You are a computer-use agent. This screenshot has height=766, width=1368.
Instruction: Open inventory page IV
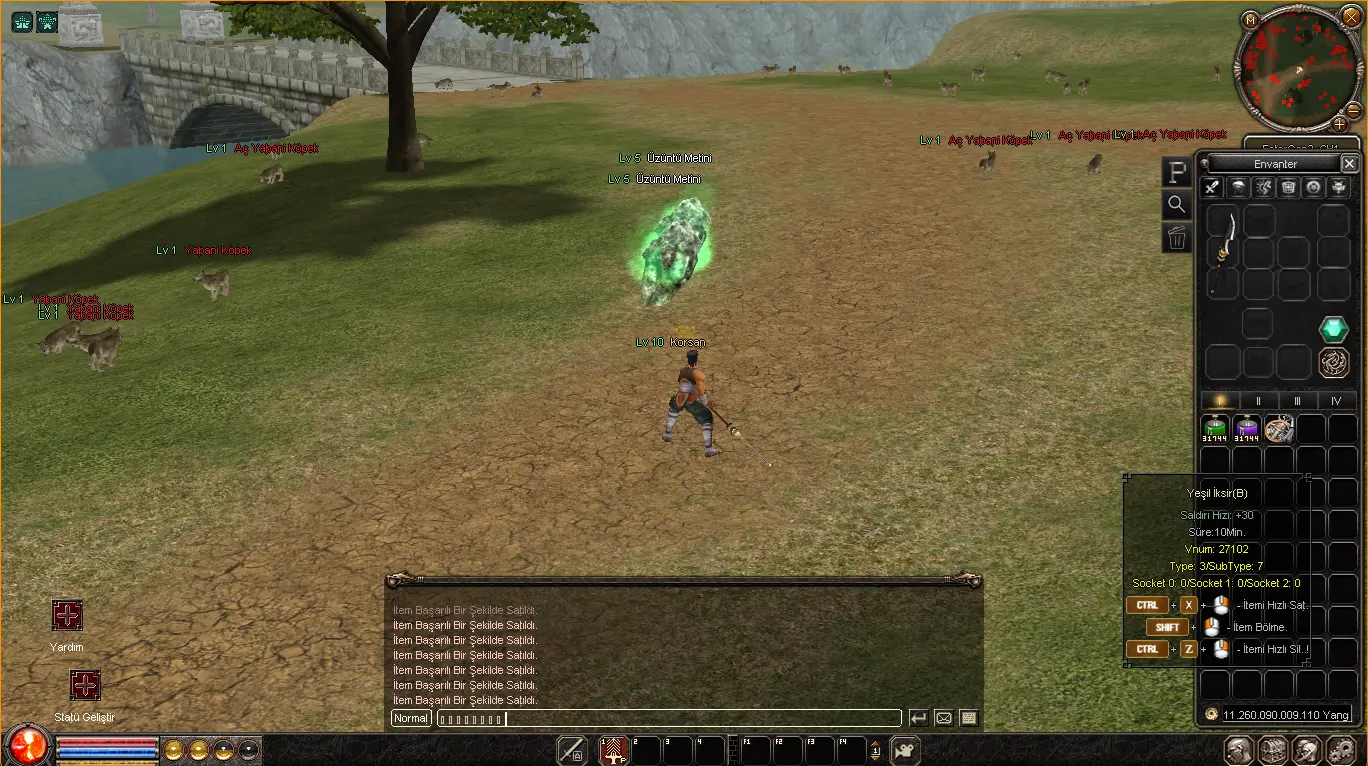point(1336,400)
